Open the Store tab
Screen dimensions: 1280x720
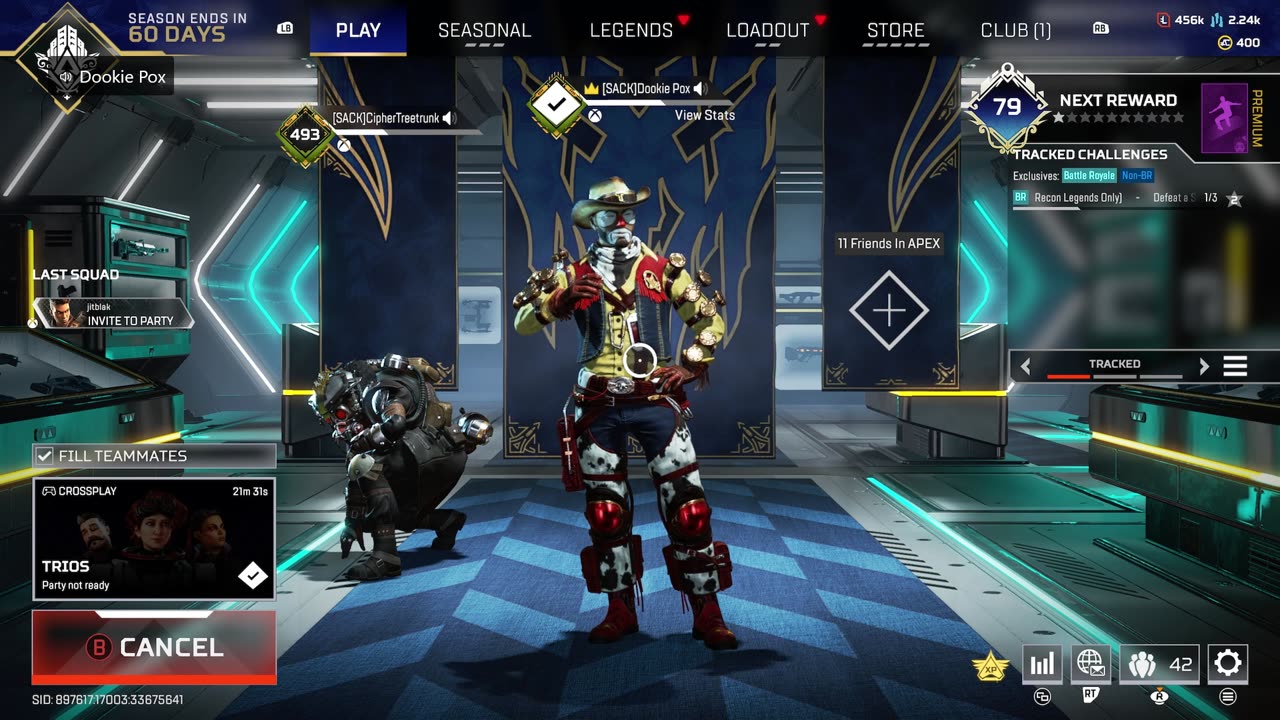pos(895,30)
